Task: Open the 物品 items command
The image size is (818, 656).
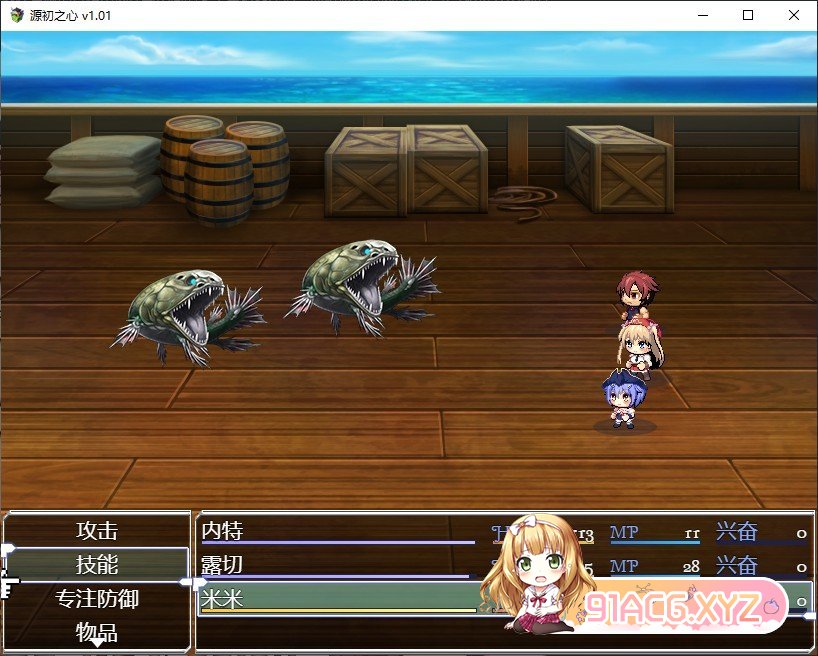Action: click(97, 632)
